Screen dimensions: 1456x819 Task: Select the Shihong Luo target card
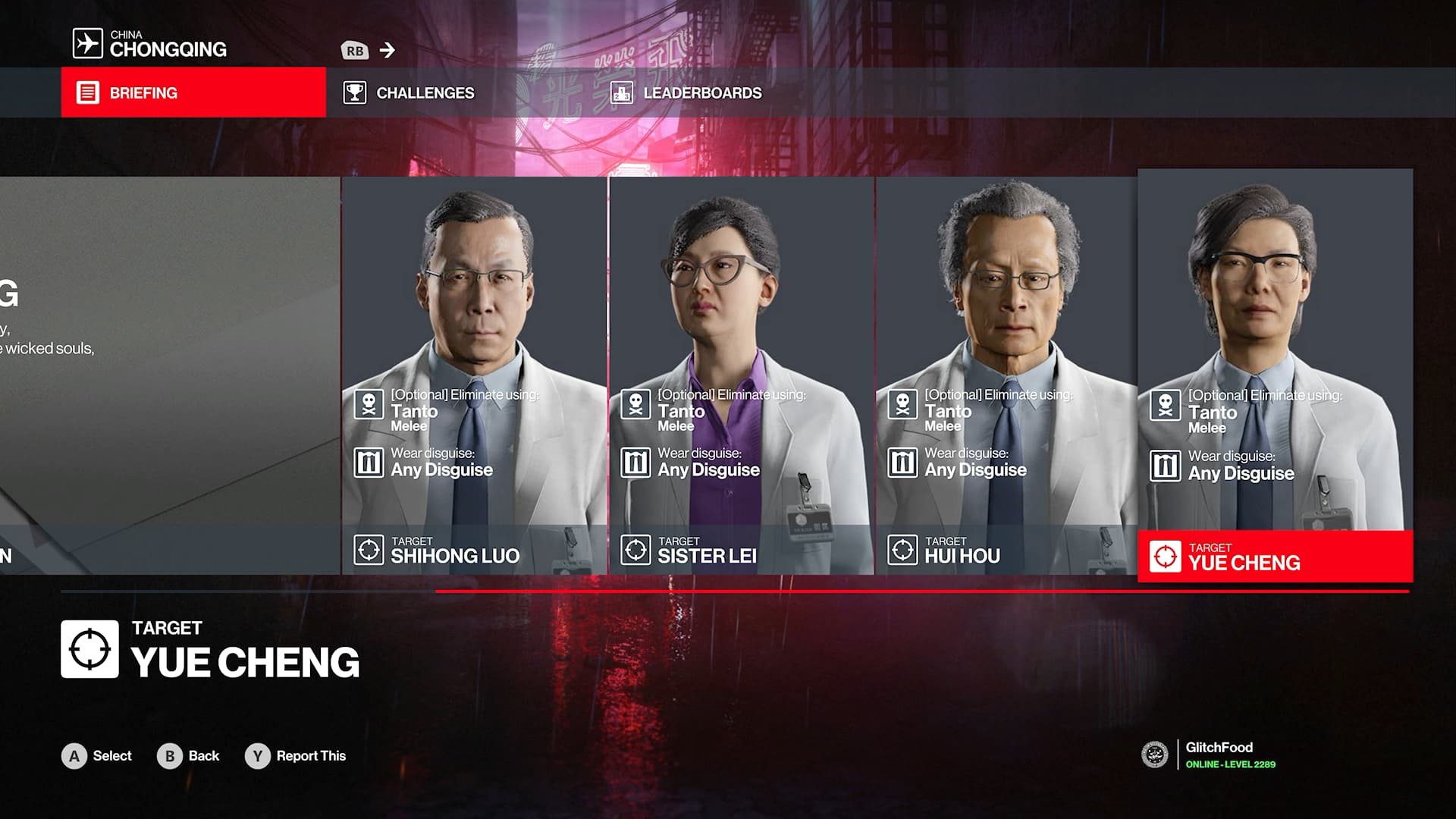click(474, 375)
